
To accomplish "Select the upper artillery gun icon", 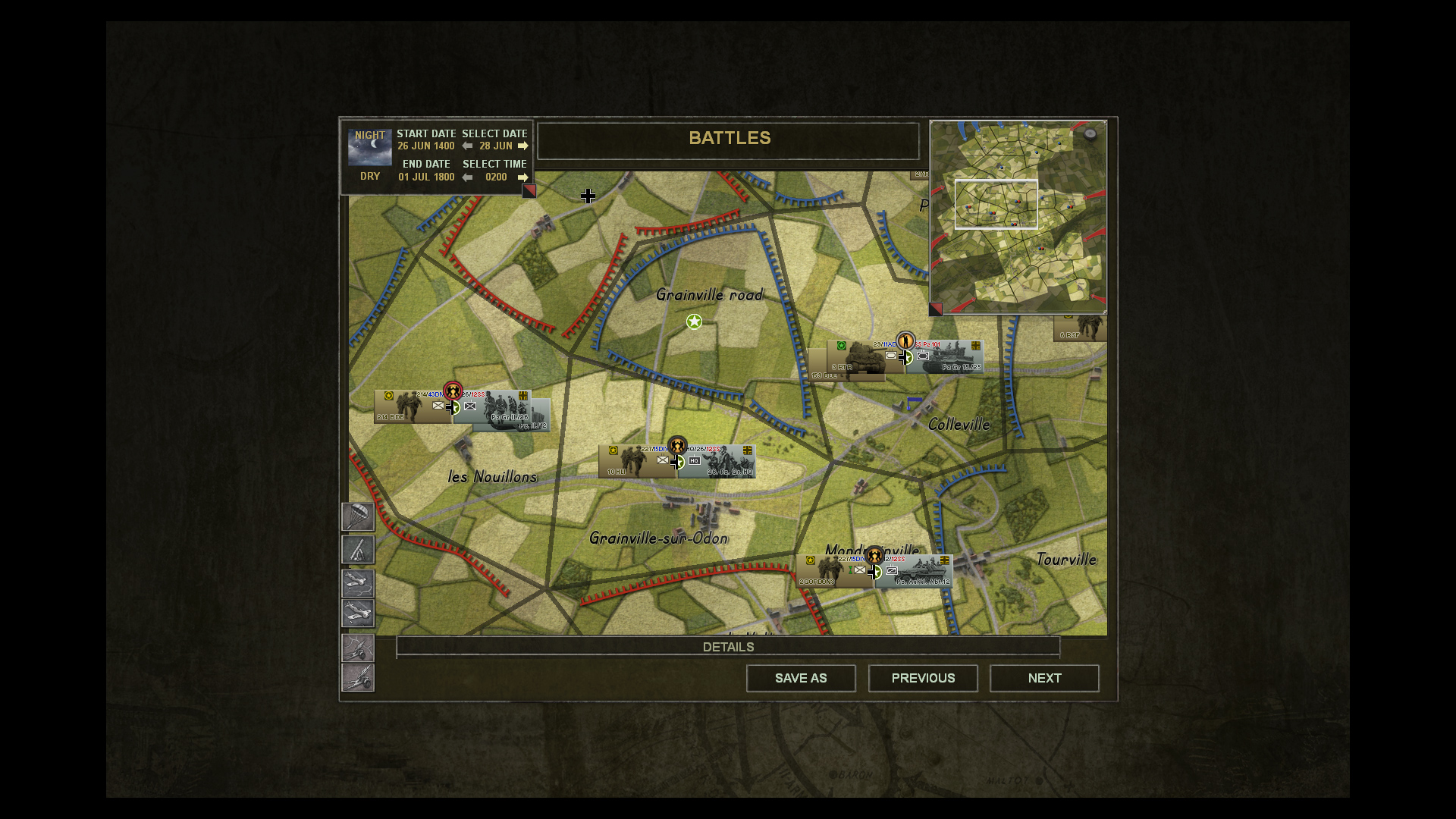I will tap(358, 648).
